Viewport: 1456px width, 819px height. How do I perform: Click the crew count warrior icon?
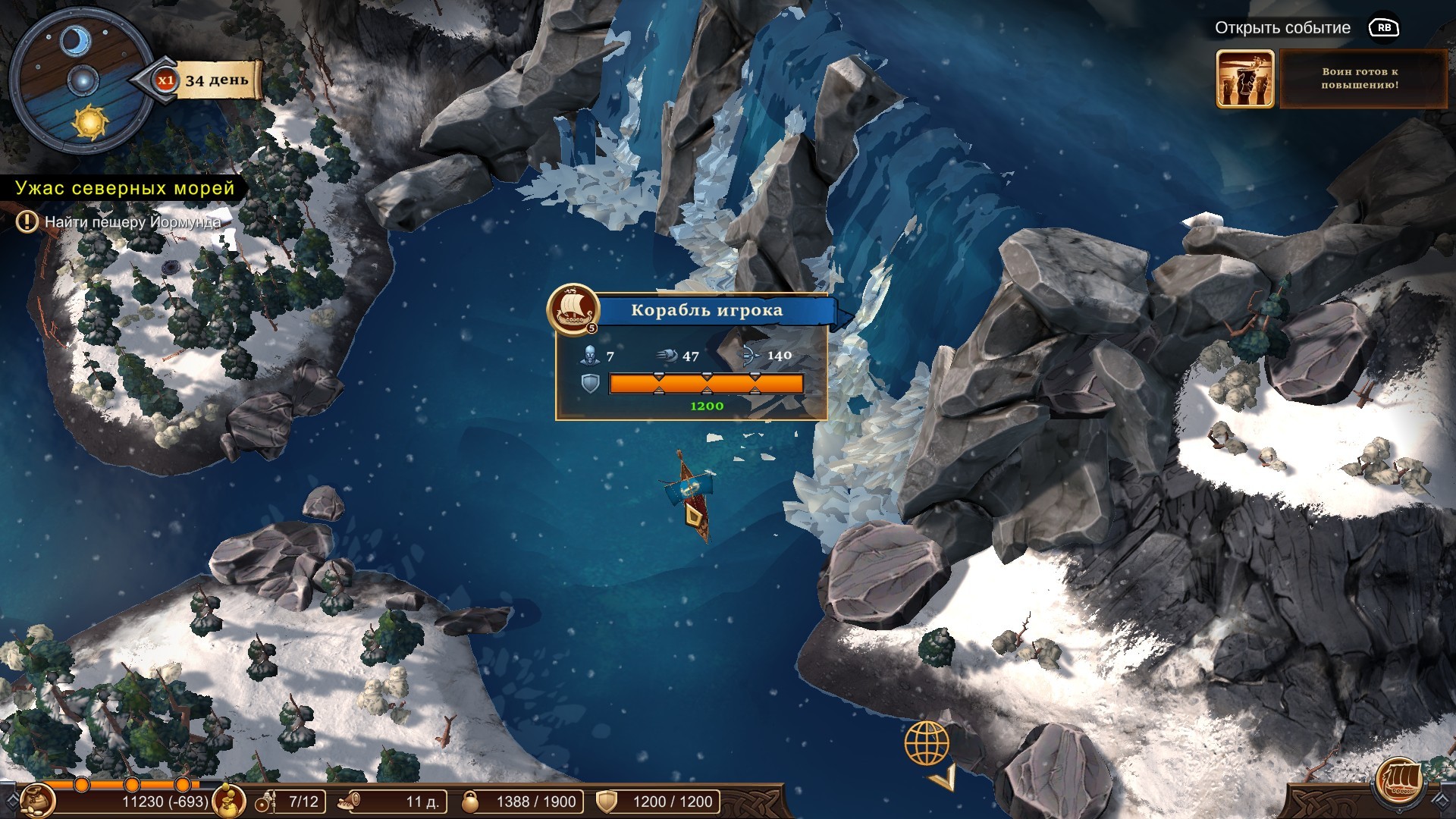(x=265, y=802)
